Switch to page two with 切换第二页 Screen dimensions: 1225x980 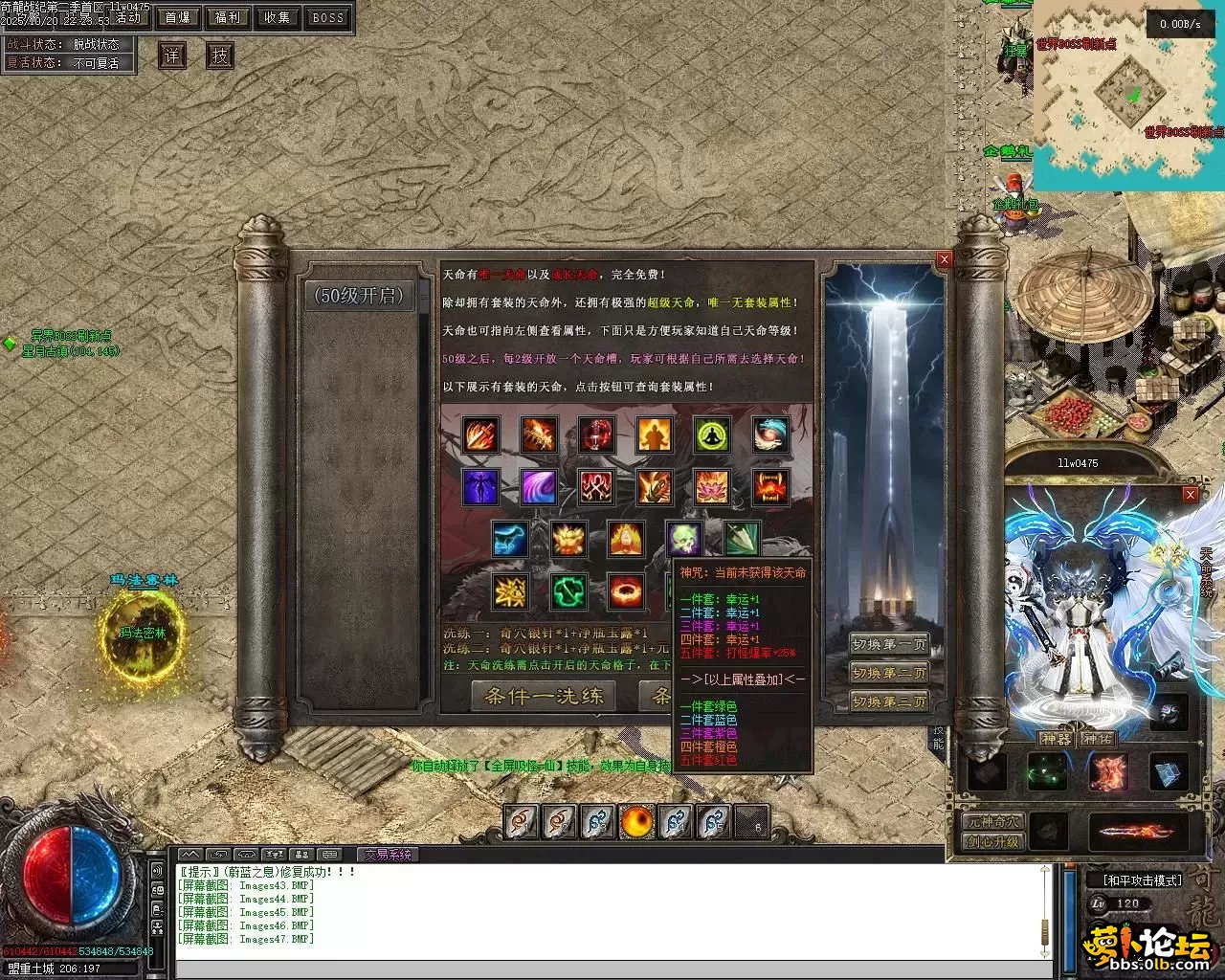[x=889, y=673]
